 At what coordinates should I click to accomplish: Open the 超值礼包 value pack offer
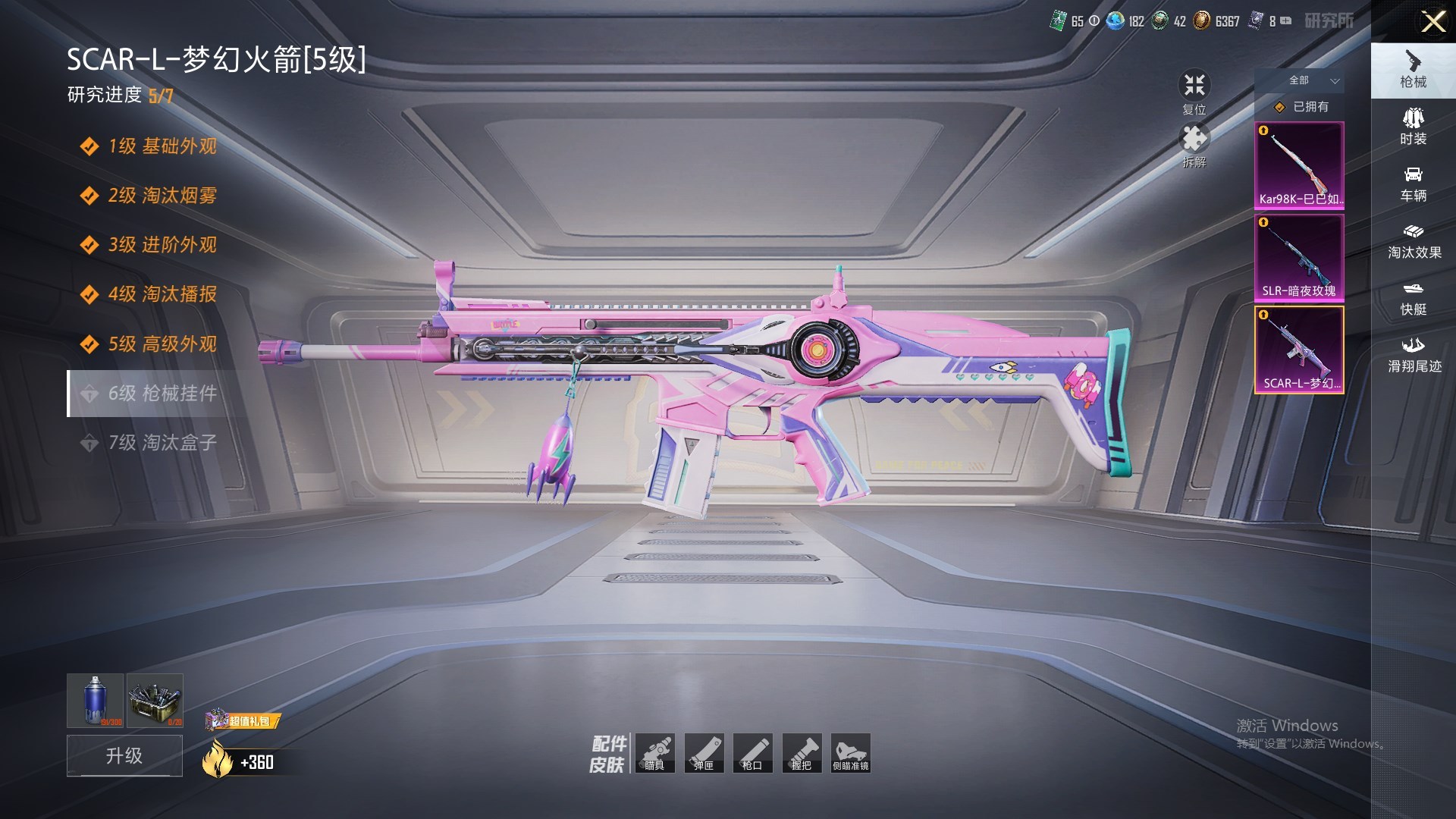click(x=244, y=720)
